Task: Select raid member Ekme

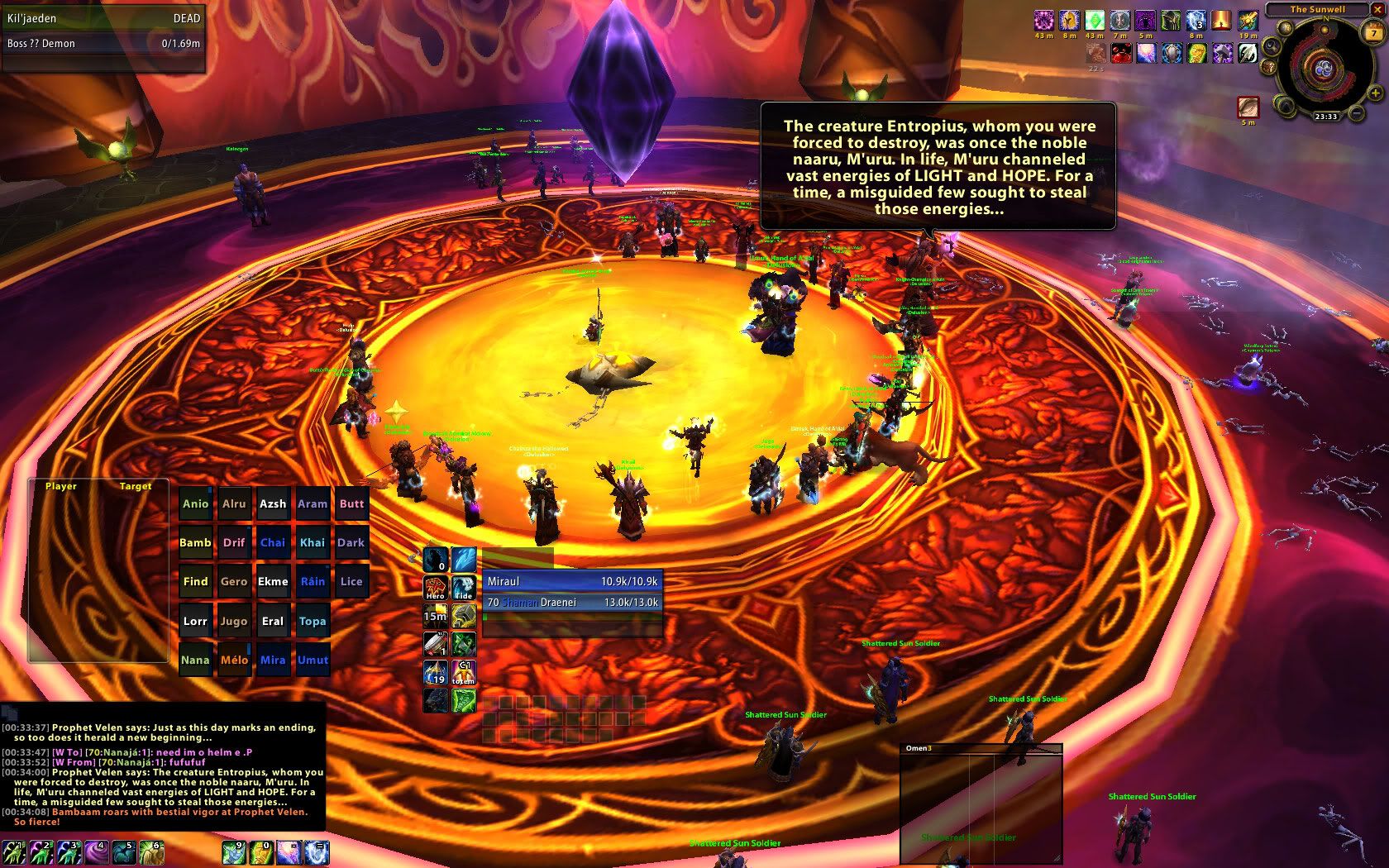Action: (273, 582)
